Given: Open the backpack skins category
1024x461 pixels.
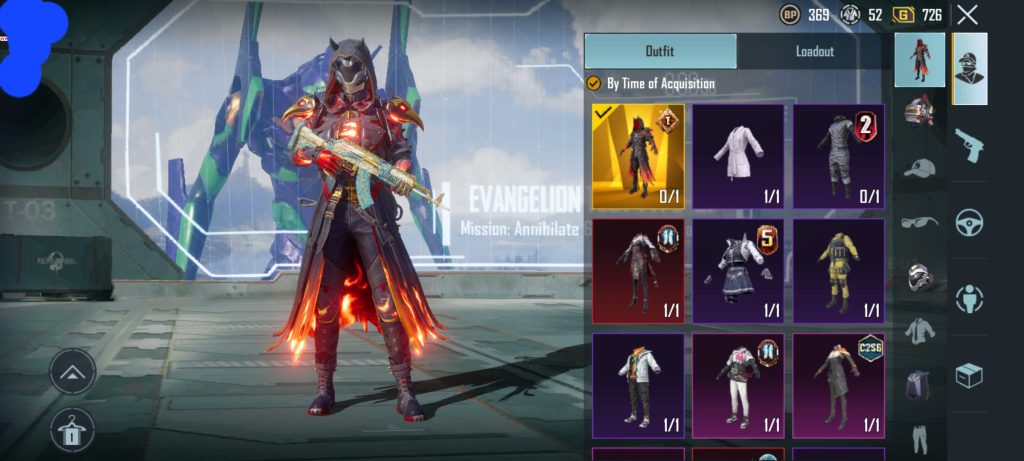Looking at the screenshot, I should (x=919, y=385).
